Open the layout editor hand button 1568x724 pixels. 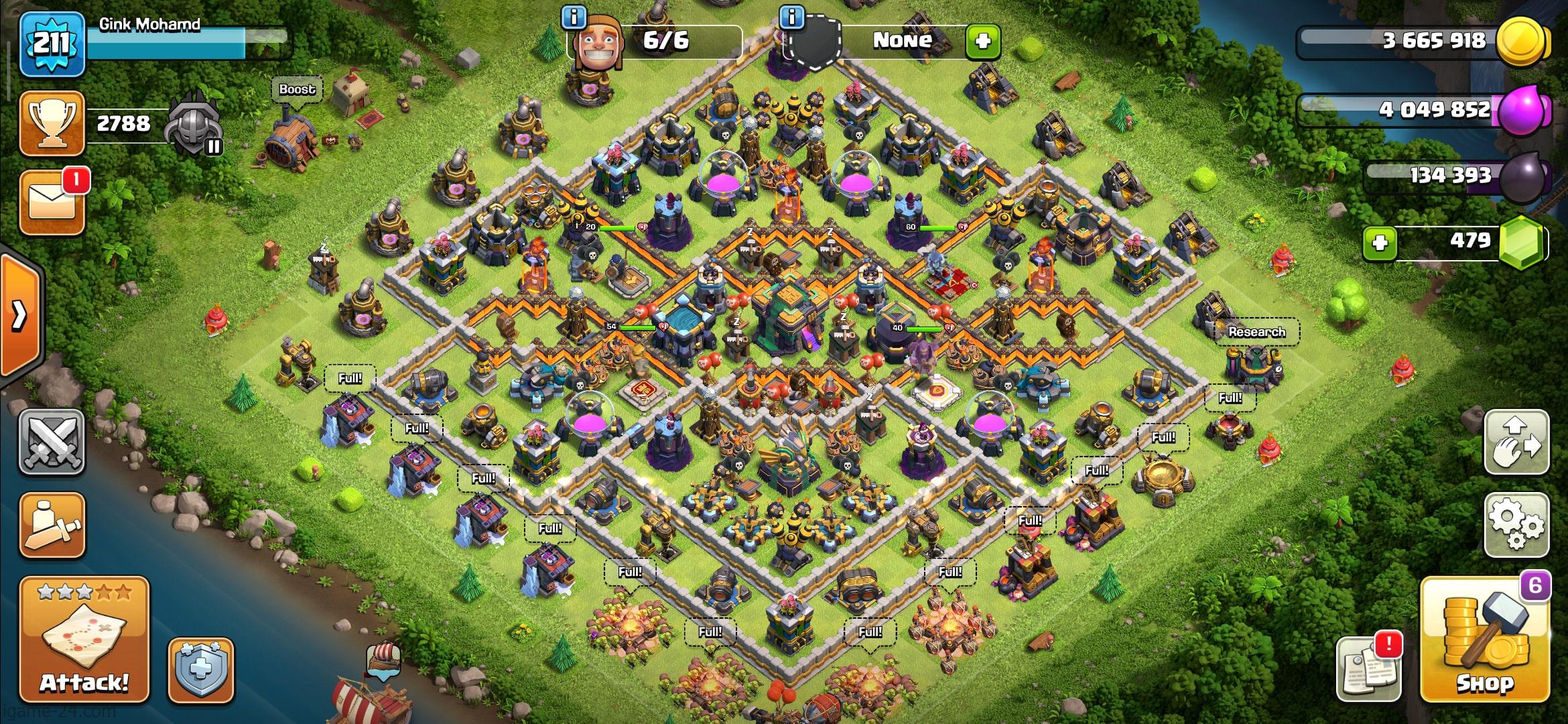pyautogui.click(x=1516, y=442)
